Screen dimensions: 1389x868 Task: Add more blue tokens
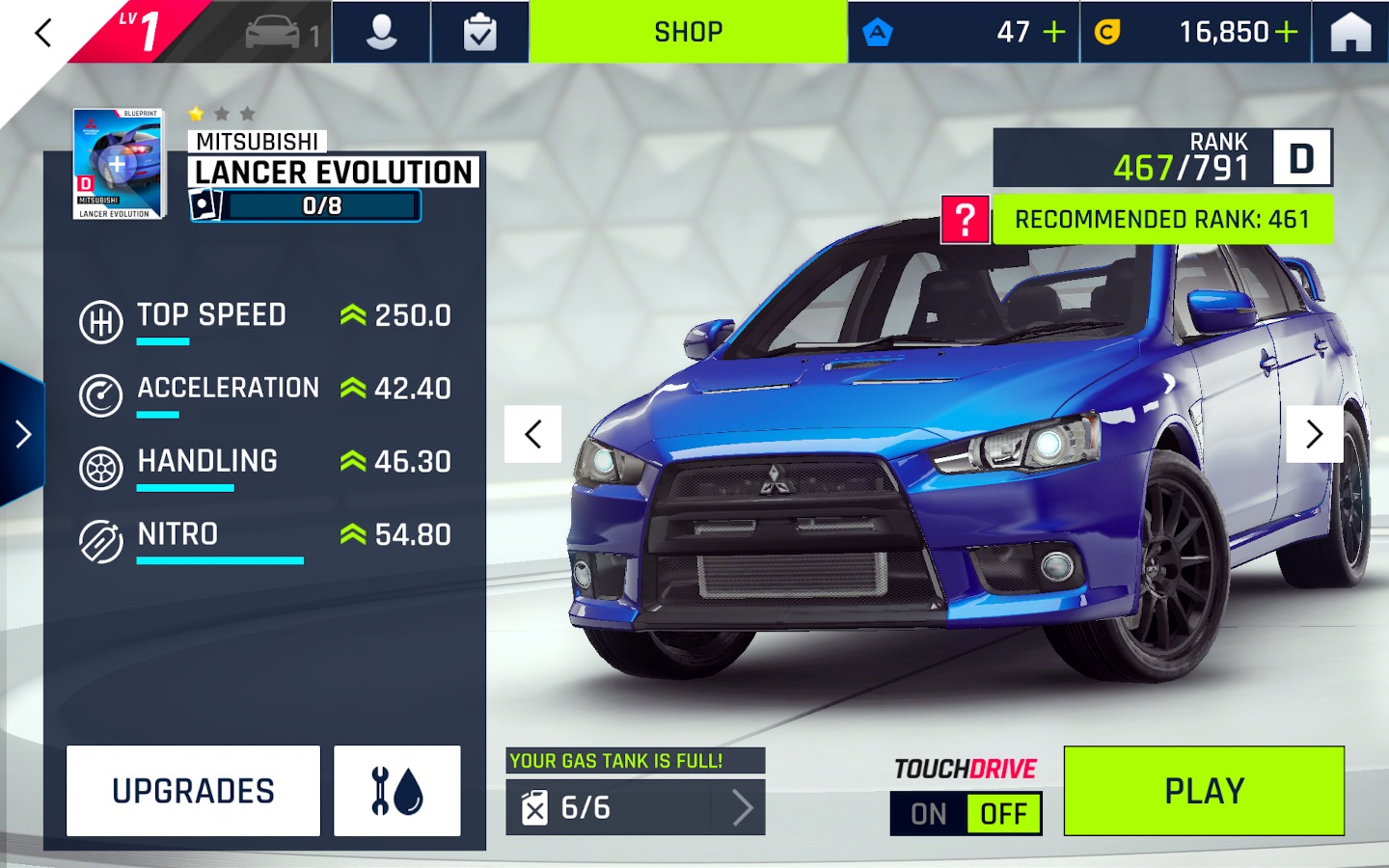pyautogui.click(x=1054, y=33)
